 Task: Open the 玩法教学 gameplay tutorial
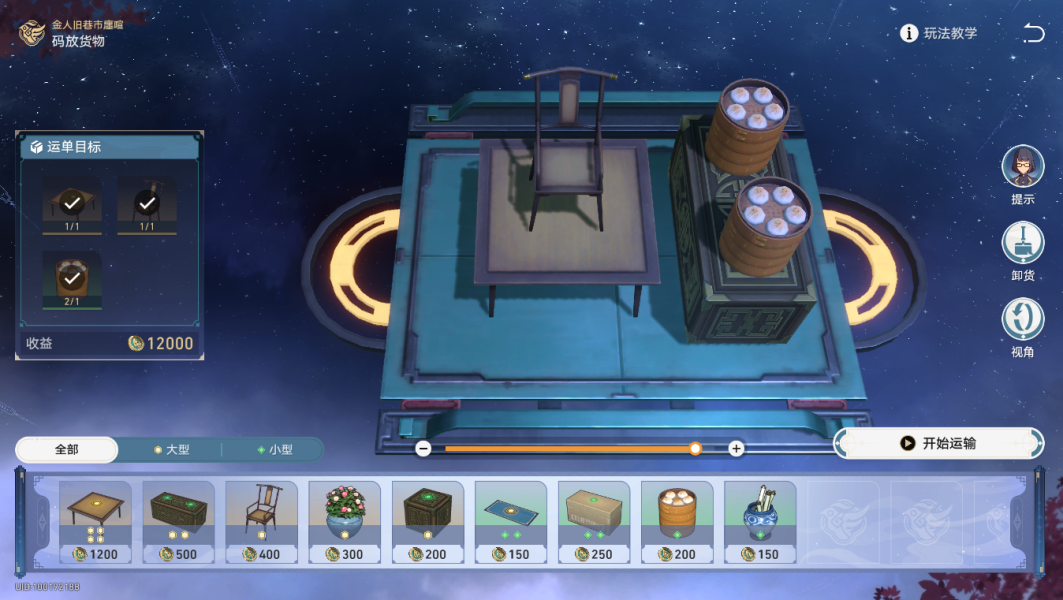click(938, 33)
